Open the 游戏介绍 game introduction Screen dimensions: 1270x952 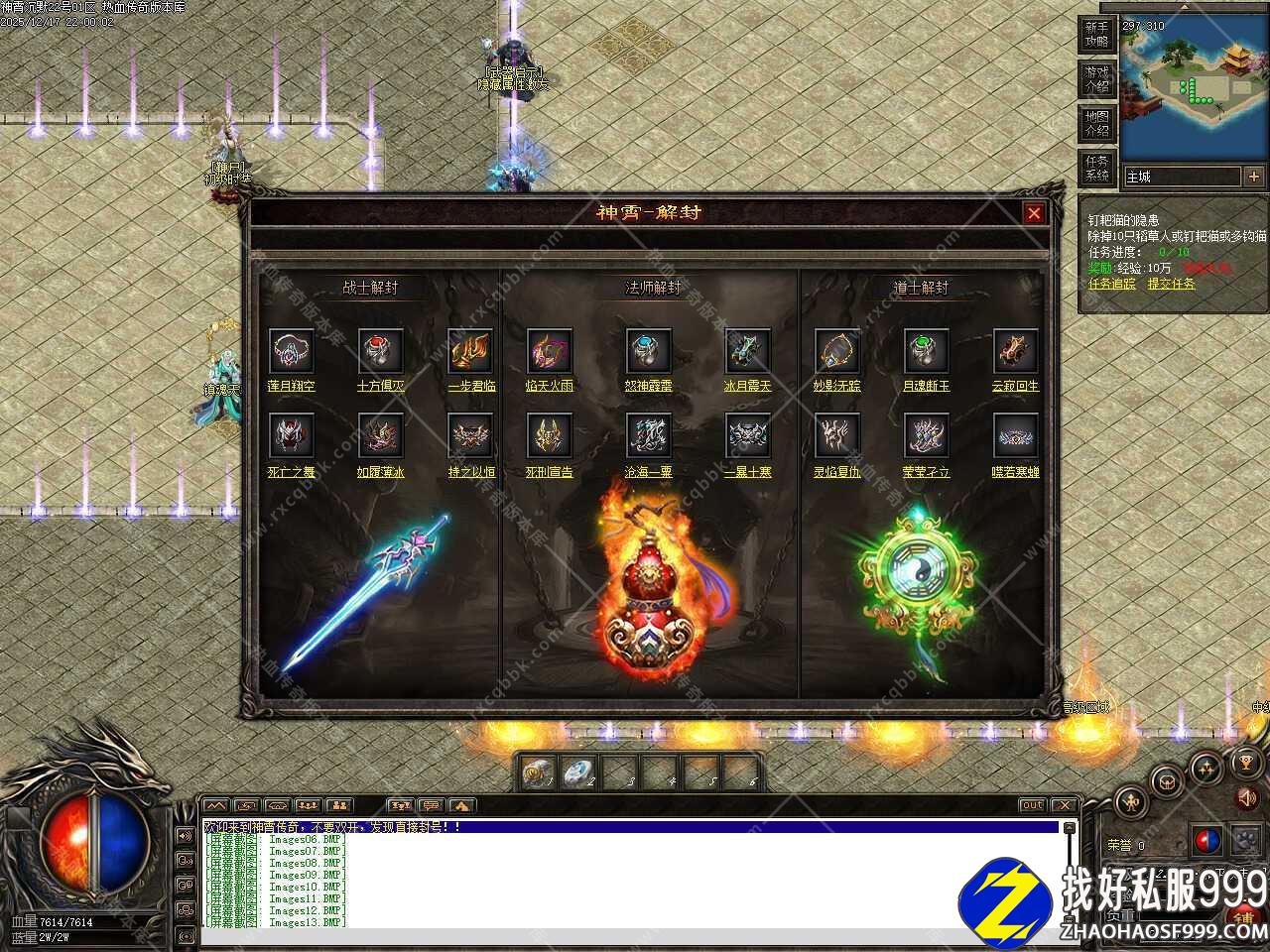(x=1096, y=79)
